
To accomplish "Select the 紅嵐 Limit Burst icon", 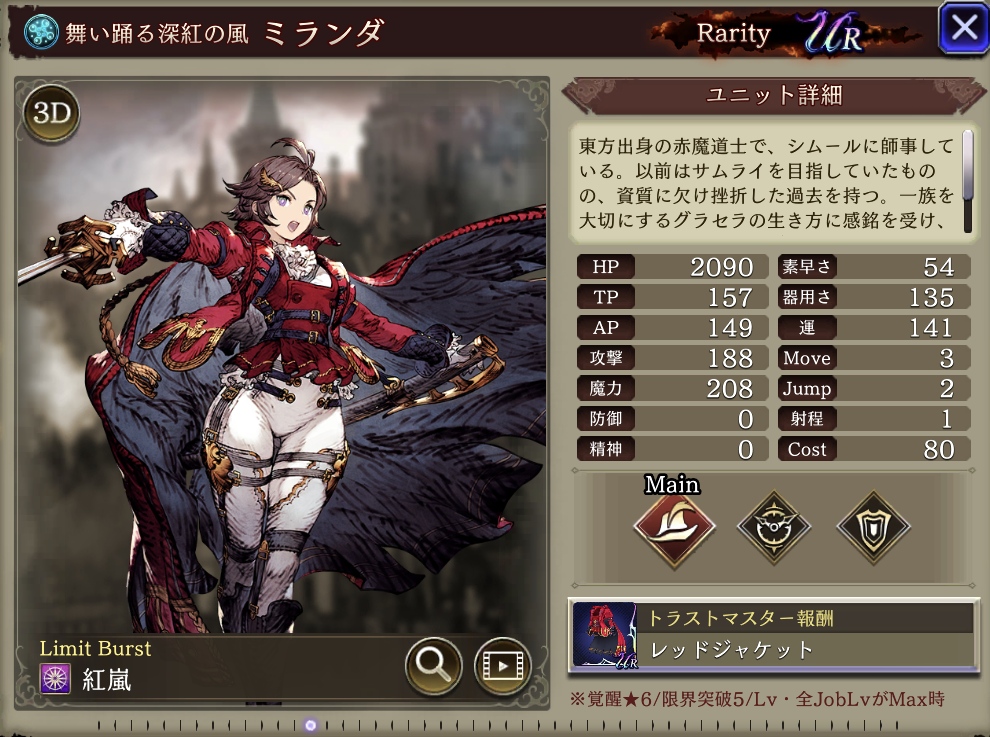I will pyautogui.click(x=54, y=679).
